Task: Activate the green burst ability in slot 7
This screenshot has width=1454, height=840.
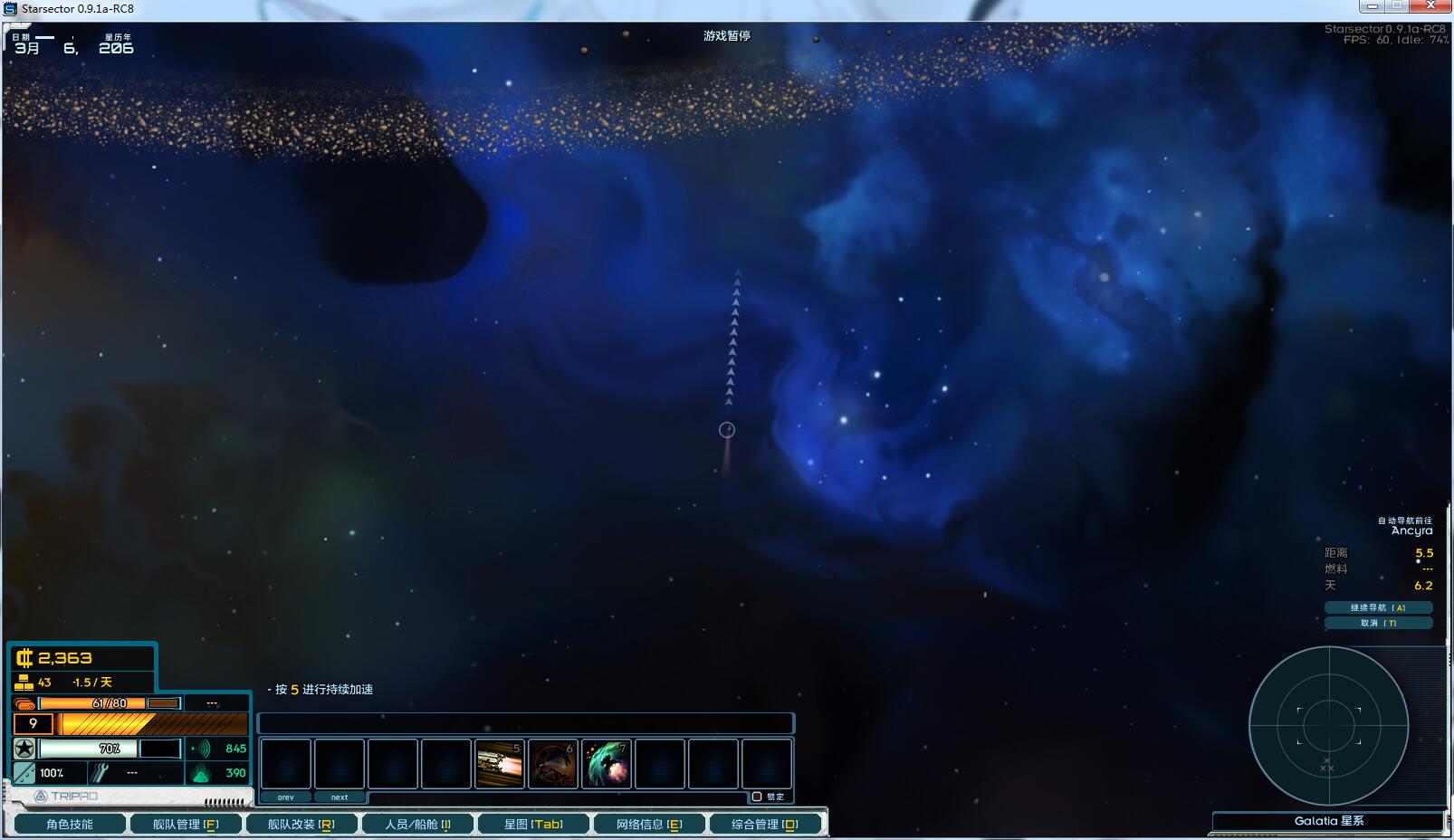Action: (607, 764)
